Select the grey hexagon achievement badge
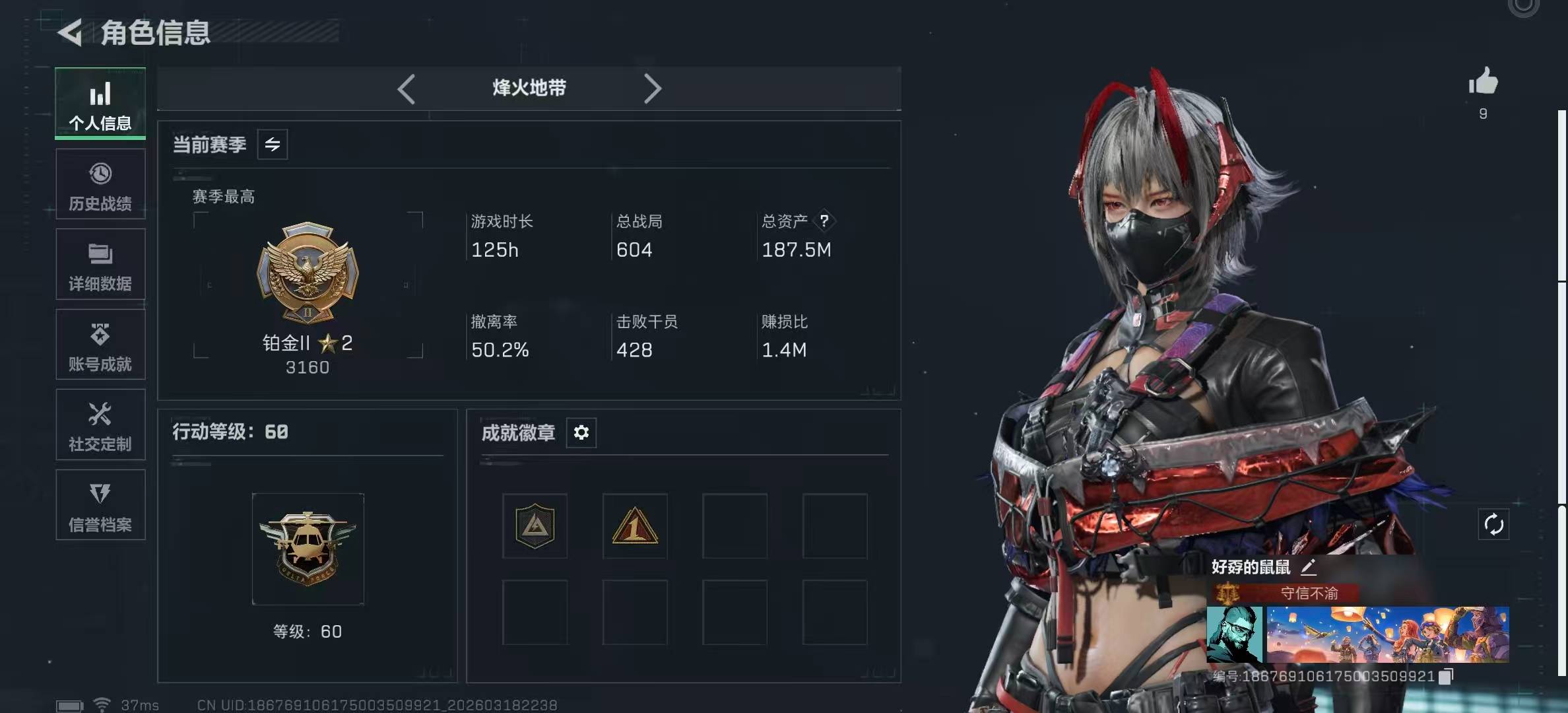The width and height of the screenshot is (1568, 713). 535,526
